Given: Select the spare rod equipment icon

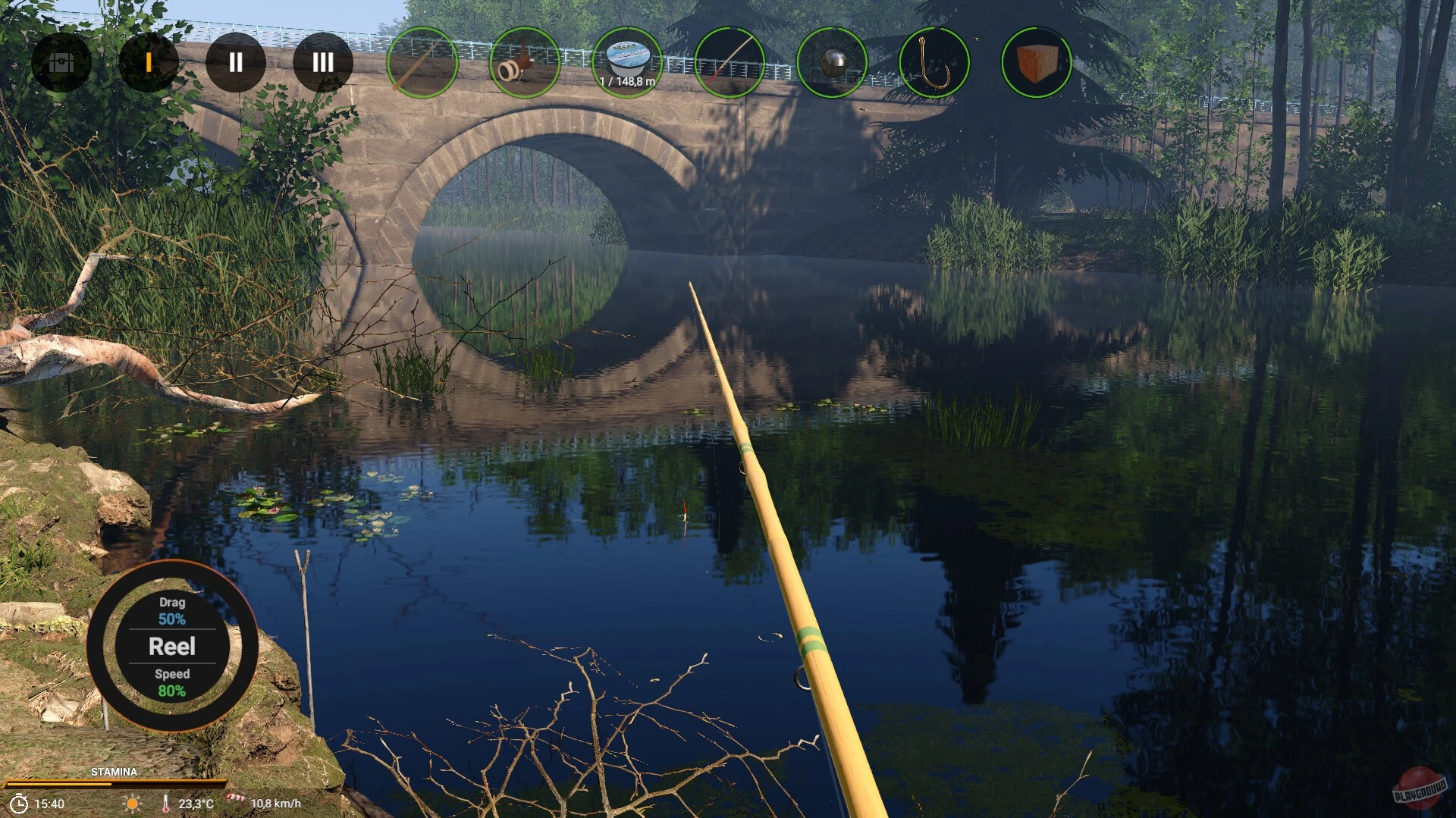Looking at the screenshot, I should 731,64.
